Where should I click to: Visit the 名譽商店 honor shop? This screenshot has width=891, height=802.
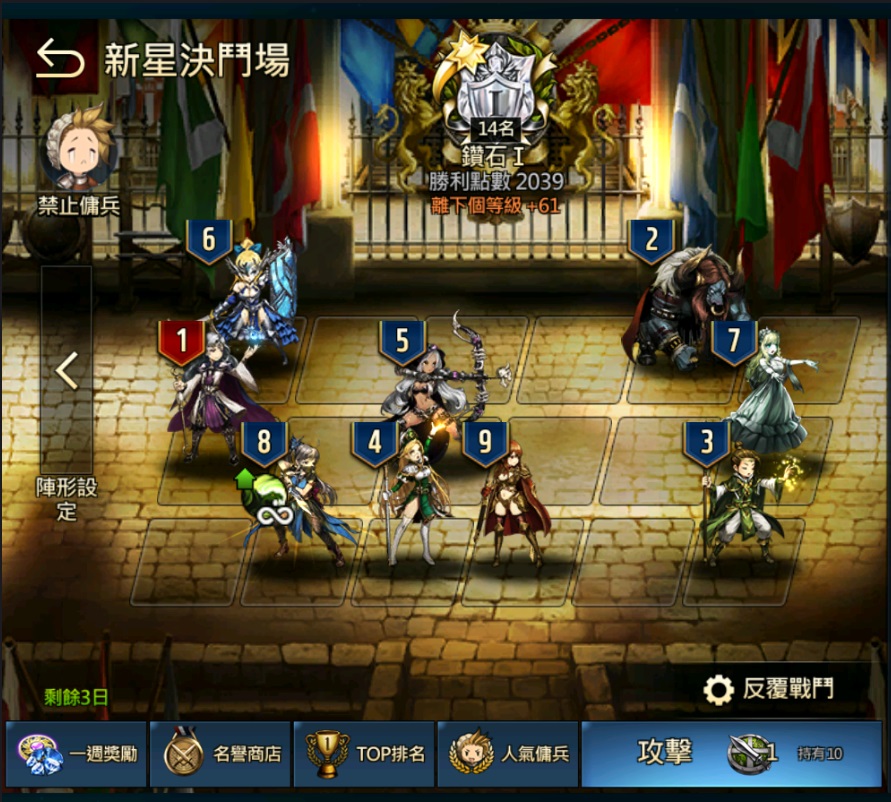tap(221, 753)
